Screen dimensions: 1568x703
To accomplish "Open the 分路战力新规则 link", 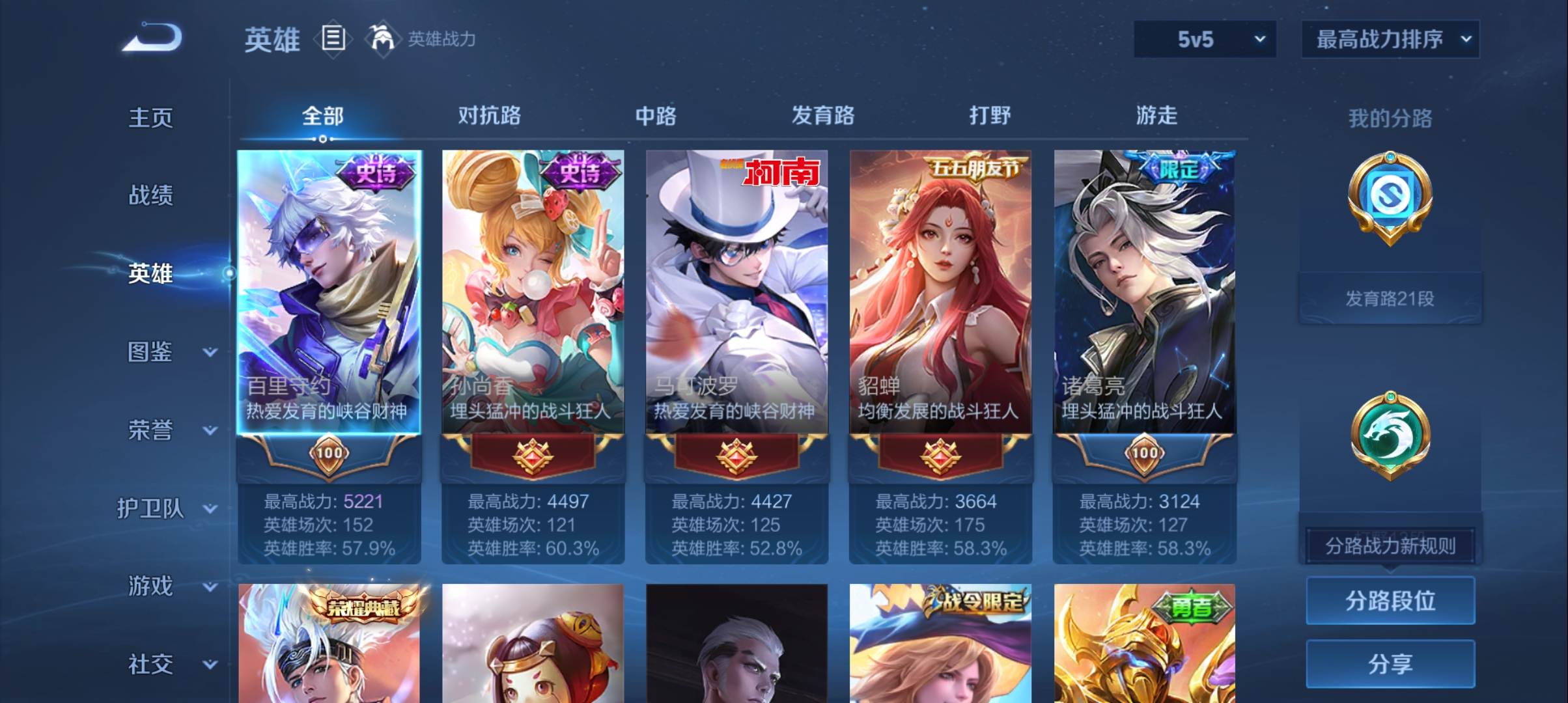I will 1390,547.
